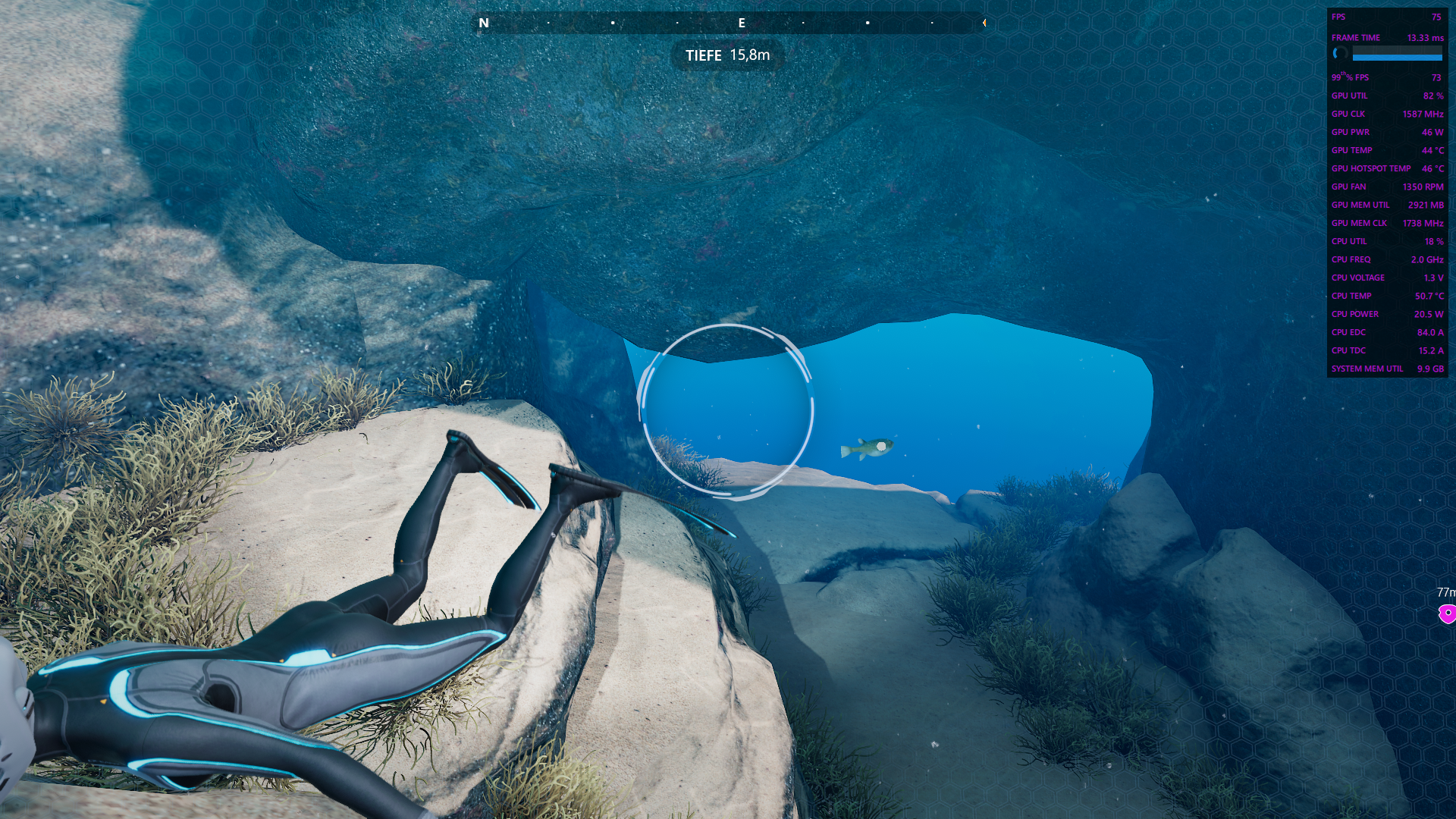Click the blue frame time progress bar
This screenshot has height=819, width=1456.
point(1398,57)
